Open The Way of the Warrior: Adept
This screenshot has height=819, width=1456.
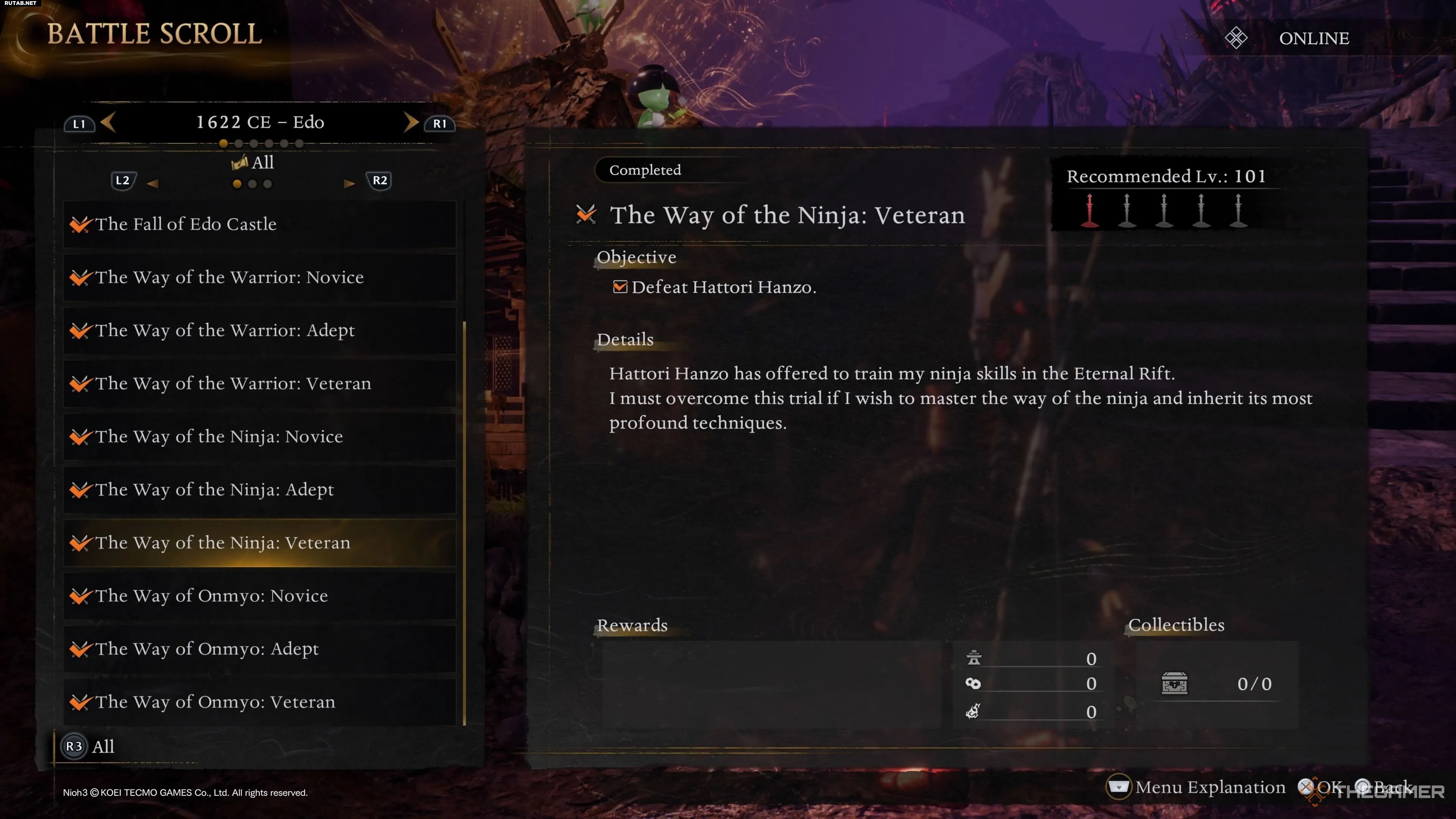[x=259, y=331]
